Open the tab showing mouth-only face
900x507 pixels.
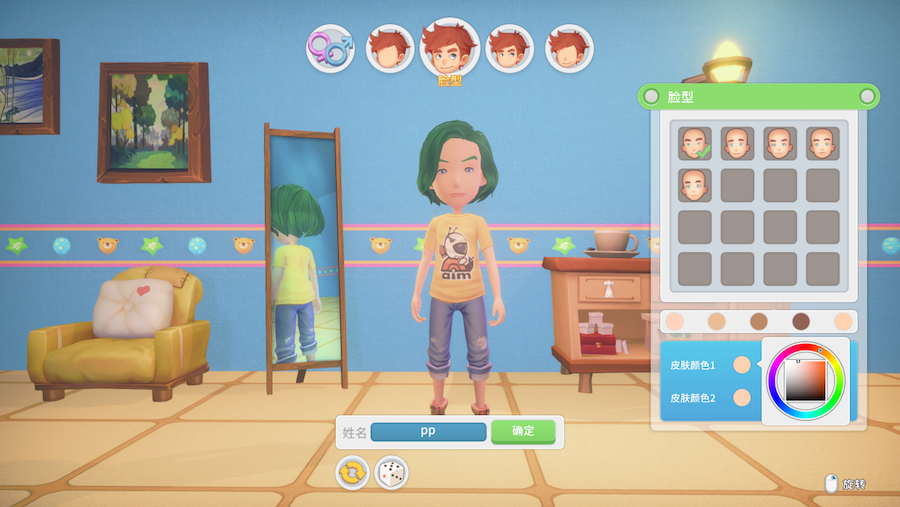coord(570,48)
